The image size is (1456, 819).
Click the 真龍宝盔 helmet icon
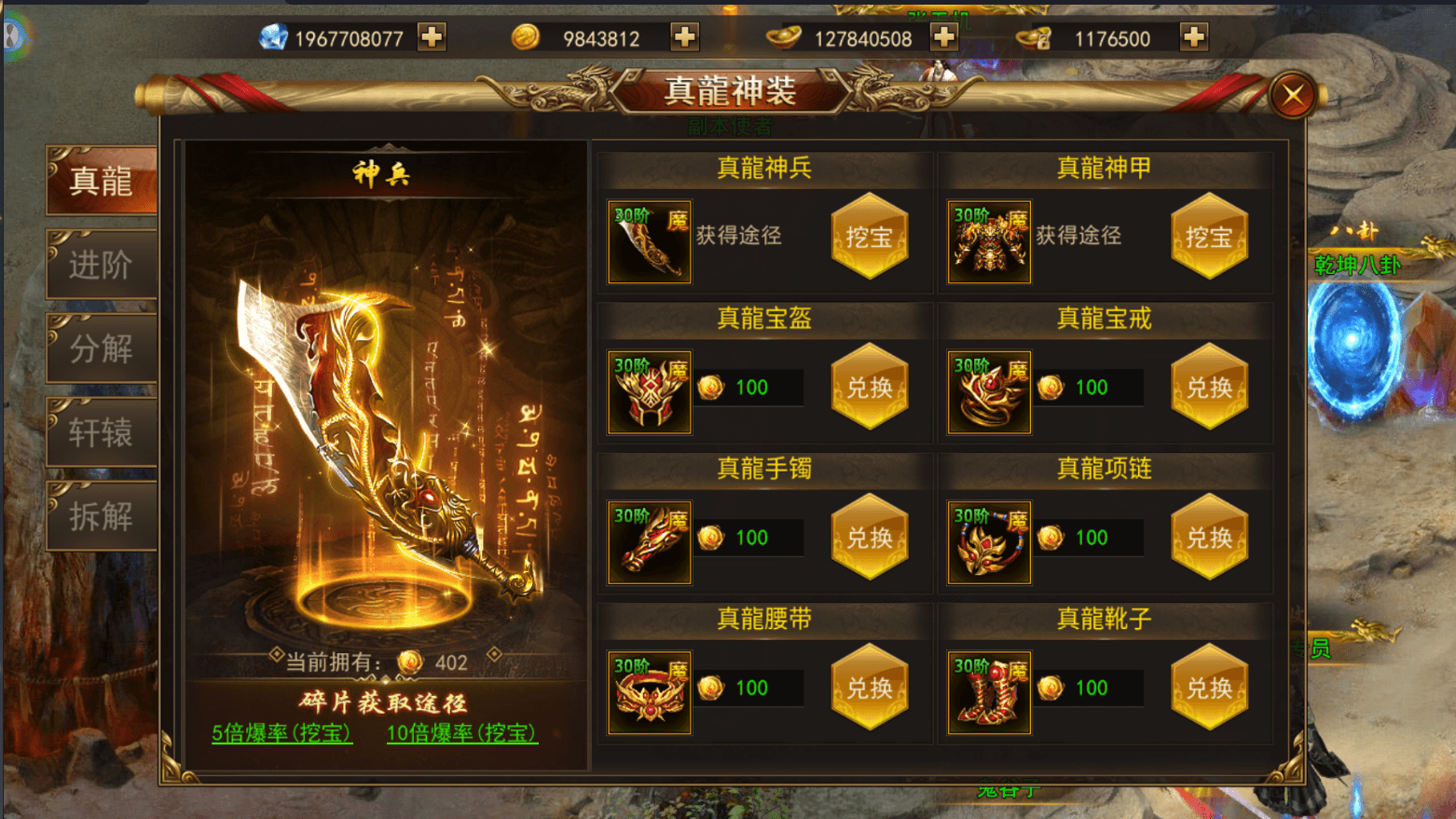pos(649,391)
